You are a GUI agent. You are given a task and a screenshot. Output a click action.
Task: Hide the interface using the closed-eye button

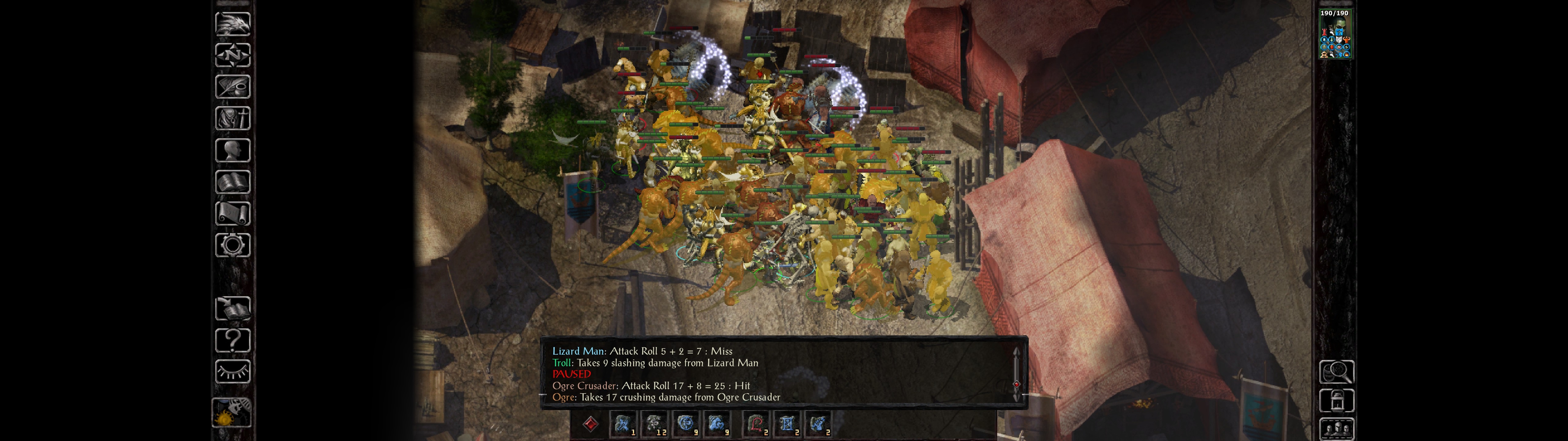(232, 371)
